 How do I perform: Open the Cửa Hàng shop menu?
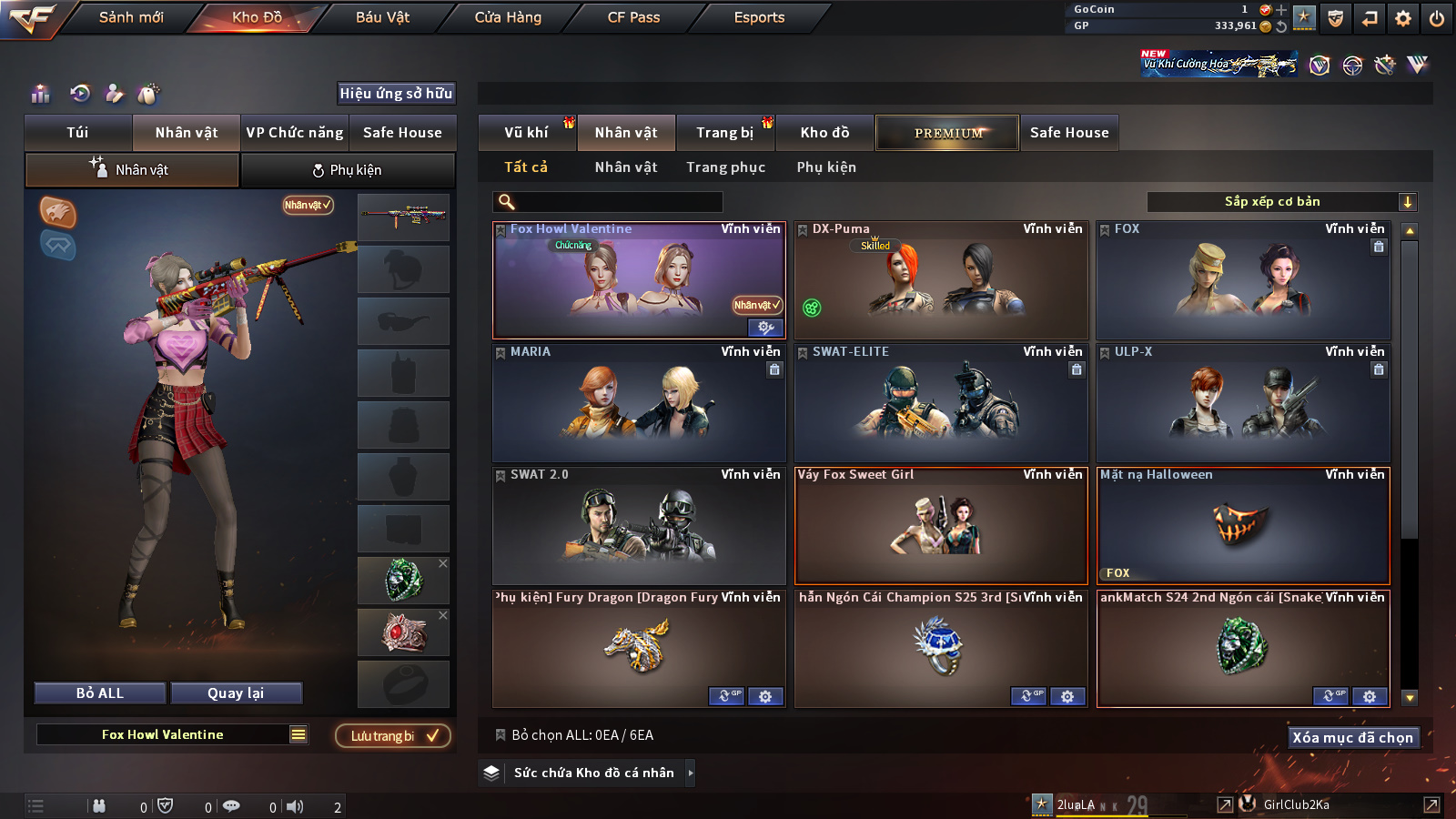(508, 17)
